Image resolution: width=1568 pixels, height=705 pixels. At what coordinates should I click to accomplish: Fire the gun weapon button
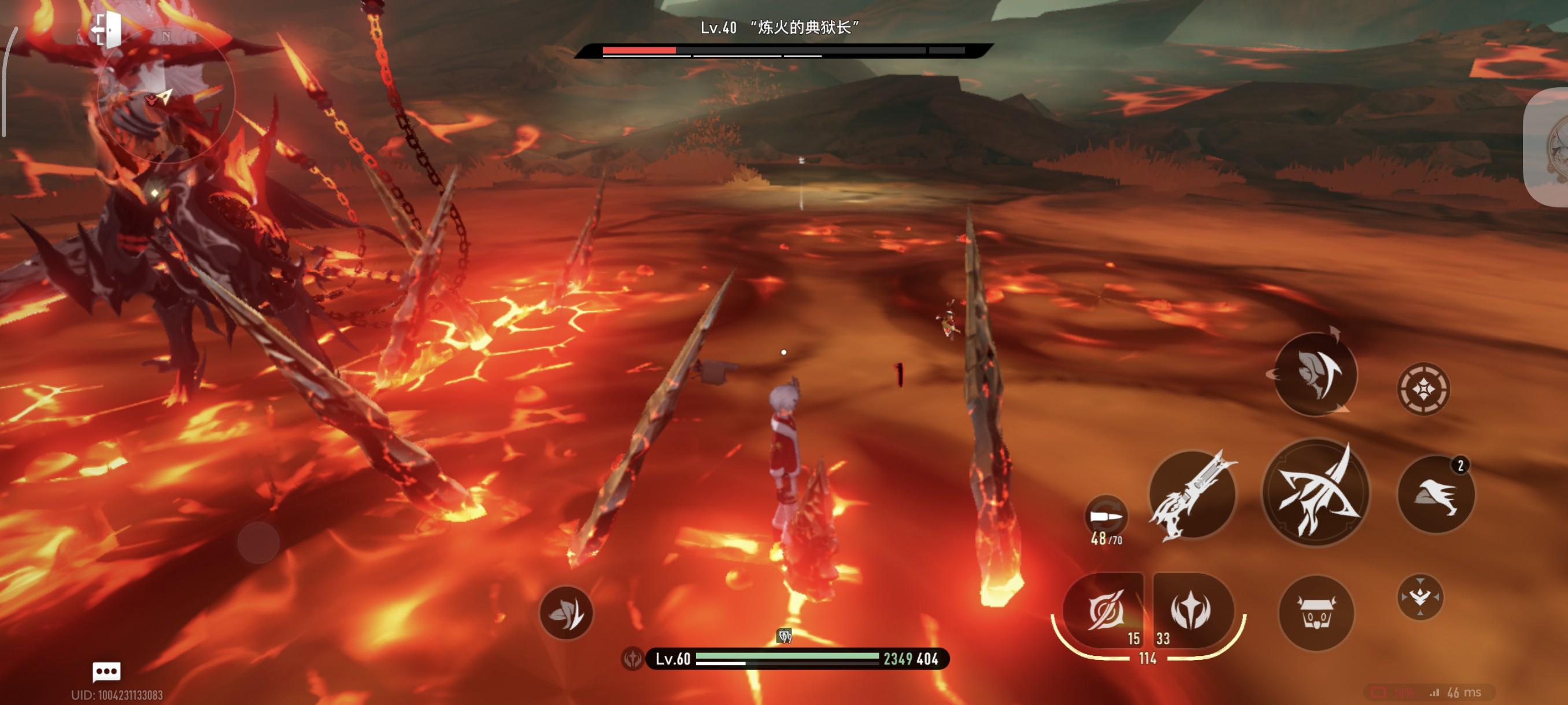(x=1192, y=495)
